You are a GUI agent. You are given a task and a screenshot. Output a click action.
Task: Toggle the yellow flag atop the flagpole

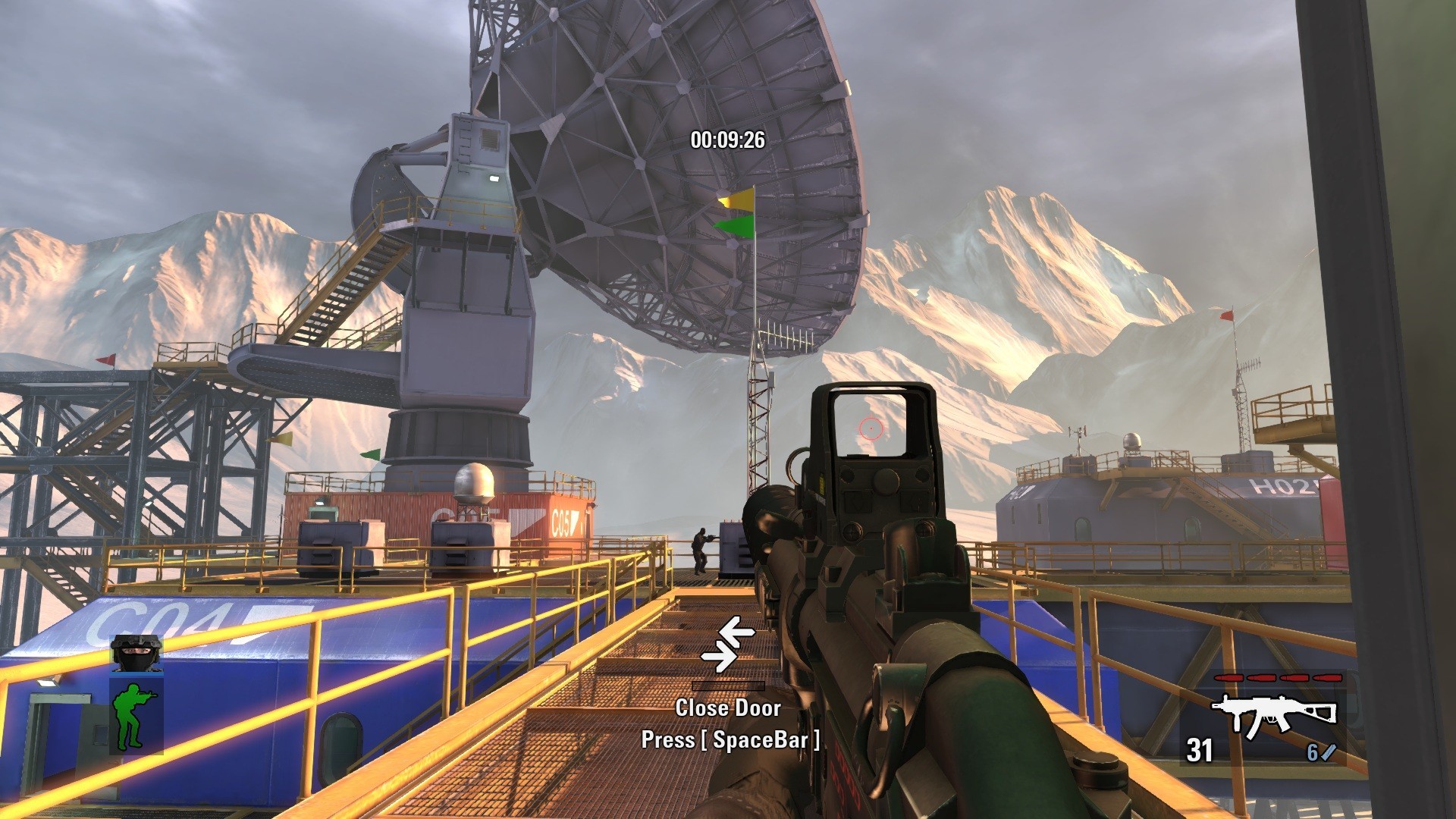tap(737, 201)
